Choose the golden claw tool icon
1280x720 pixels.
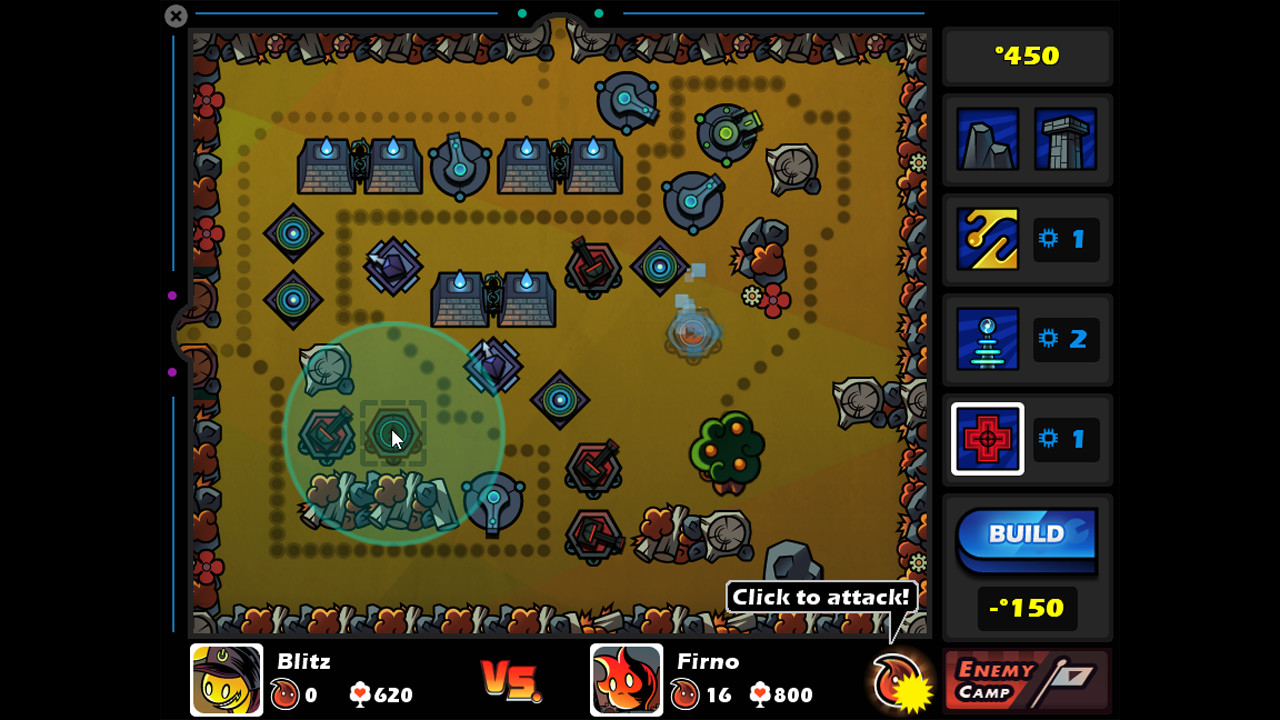point(988,239)
